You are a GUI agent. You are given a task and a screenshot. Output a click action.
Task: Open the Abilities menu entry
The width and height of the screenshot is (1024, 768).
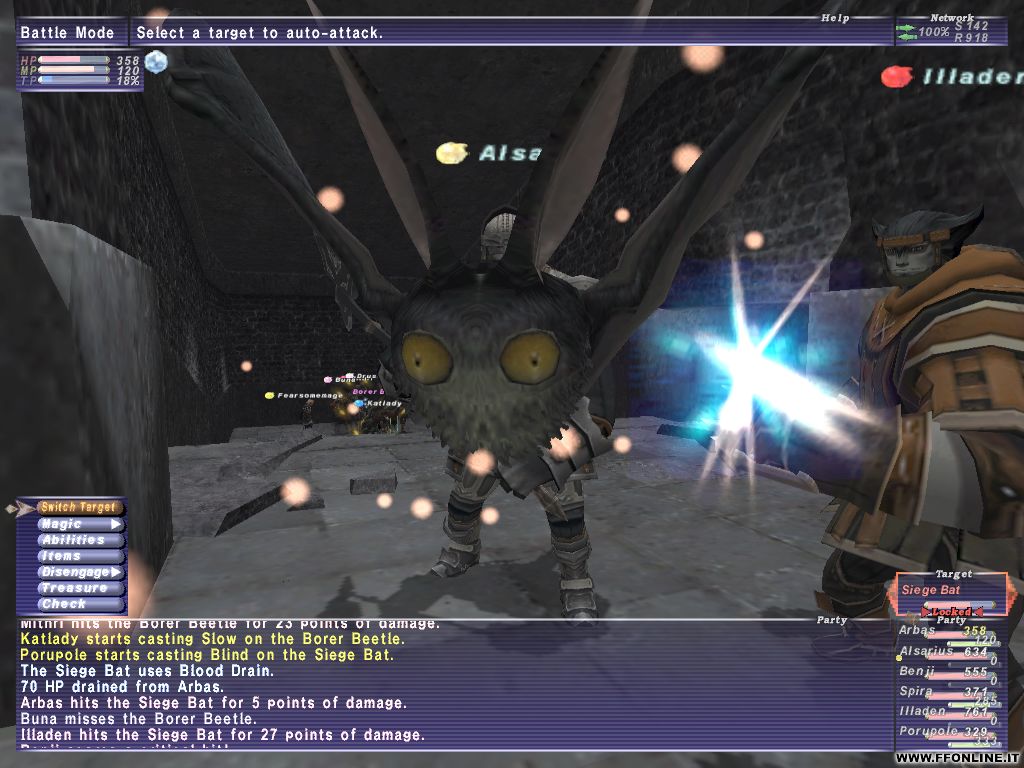78,540
